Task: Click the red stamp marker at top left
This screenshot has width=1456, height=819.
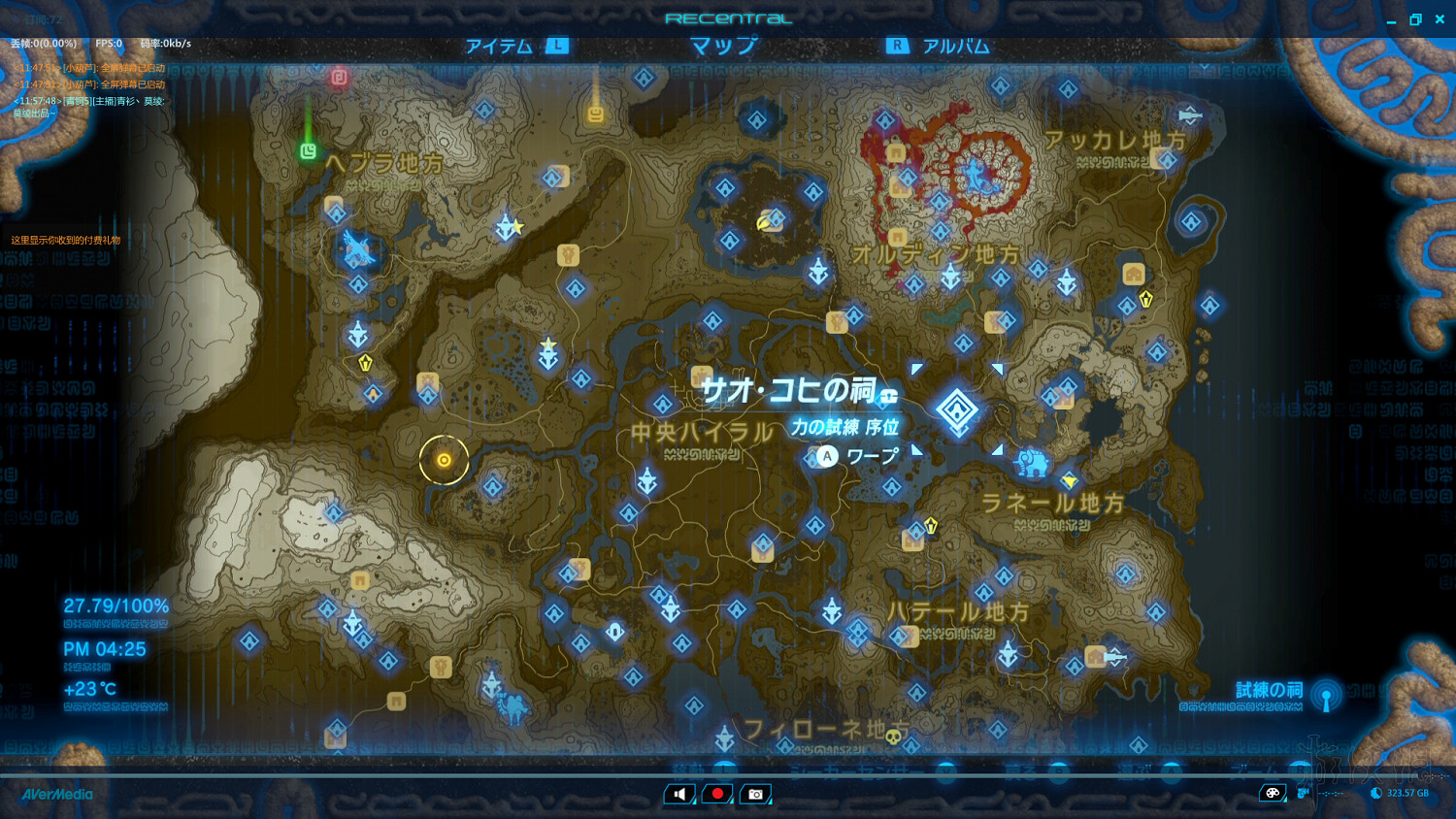Action: 338,79
